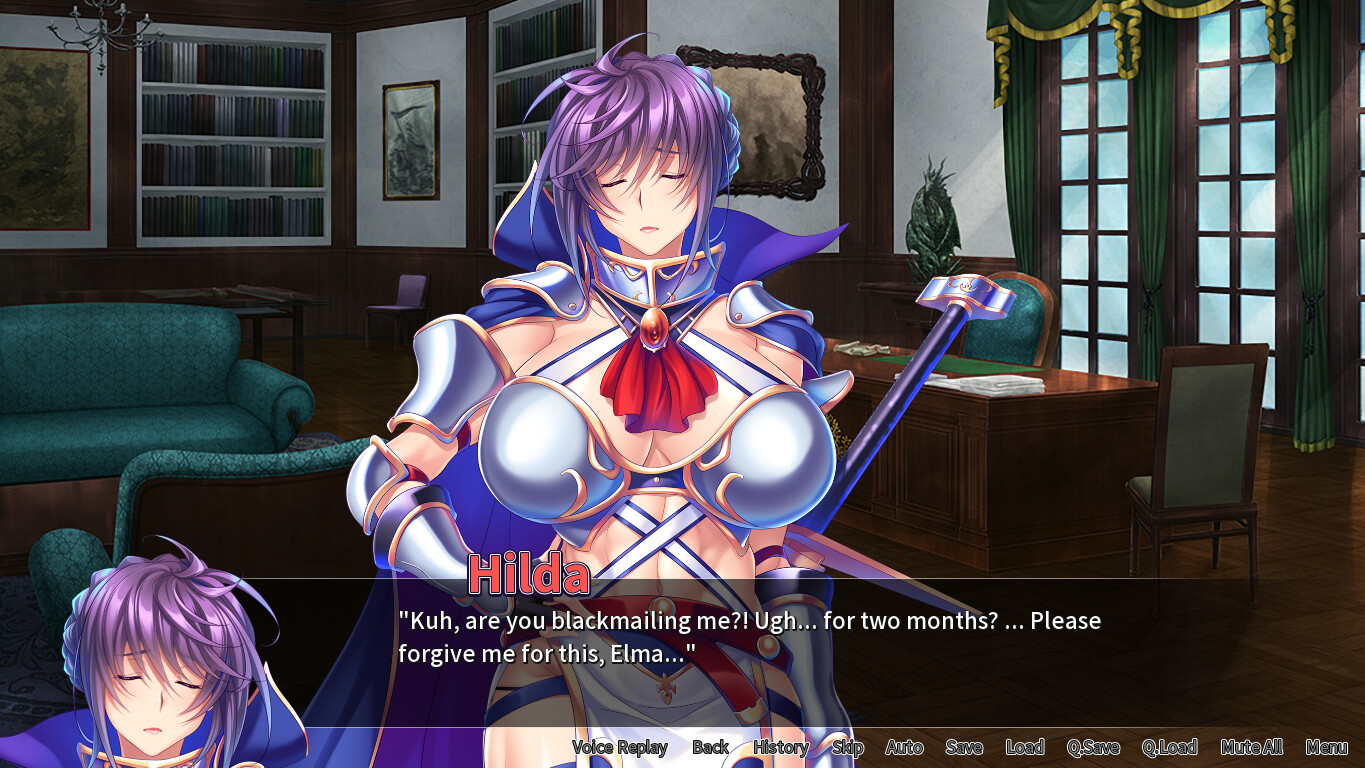Open the Save screen
The width and height of the screenshot is (1365, 768).
963,747
